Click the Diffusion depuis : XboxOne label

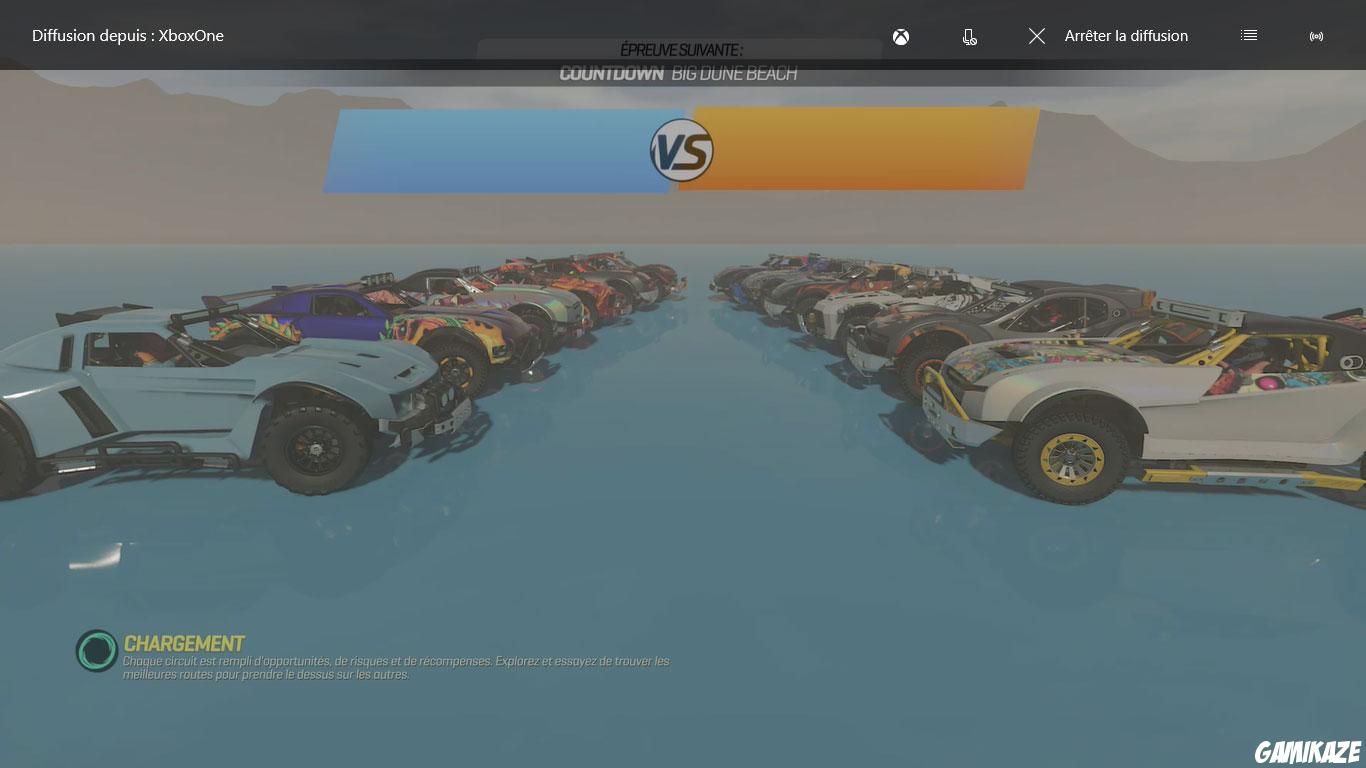[127, 36]
